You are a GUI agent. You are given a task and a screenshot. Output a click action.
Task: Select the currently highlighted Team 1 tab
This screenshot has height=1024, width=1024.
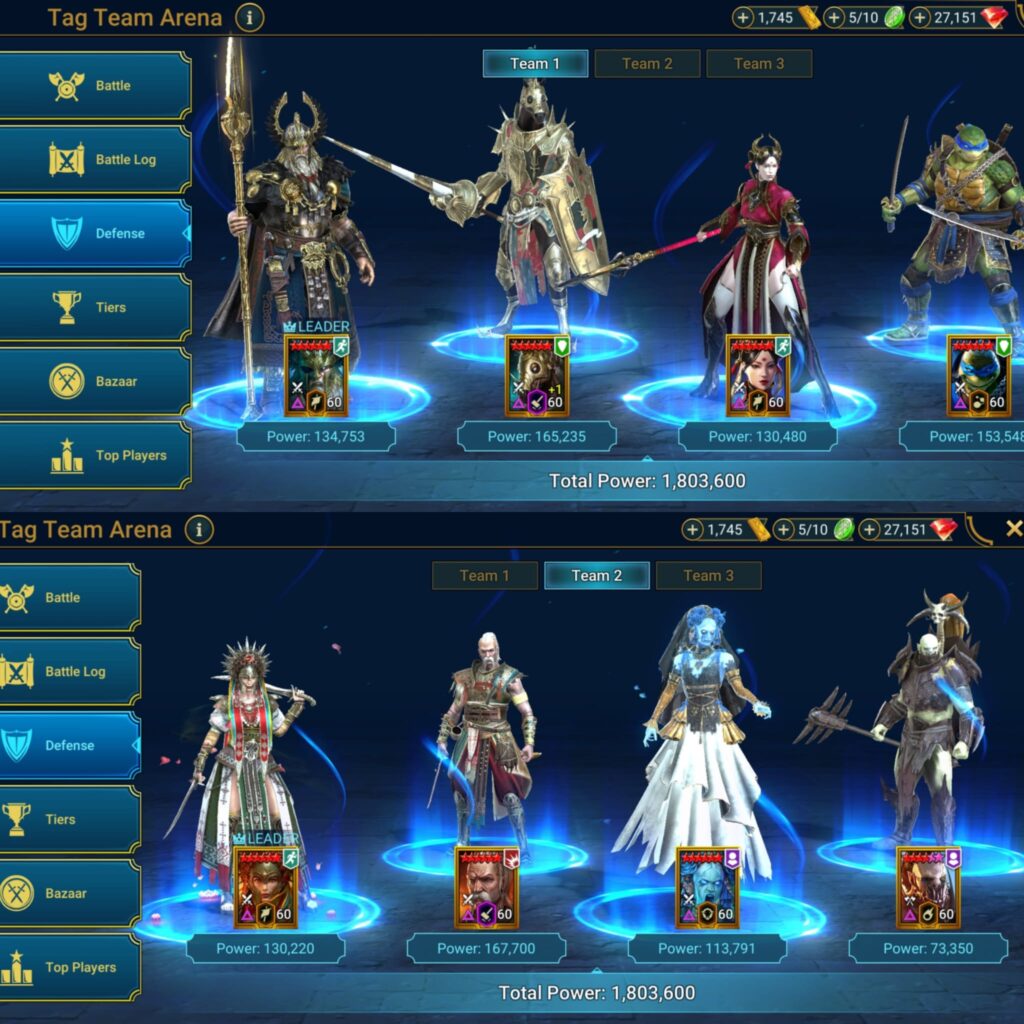(x=535, y=64)
